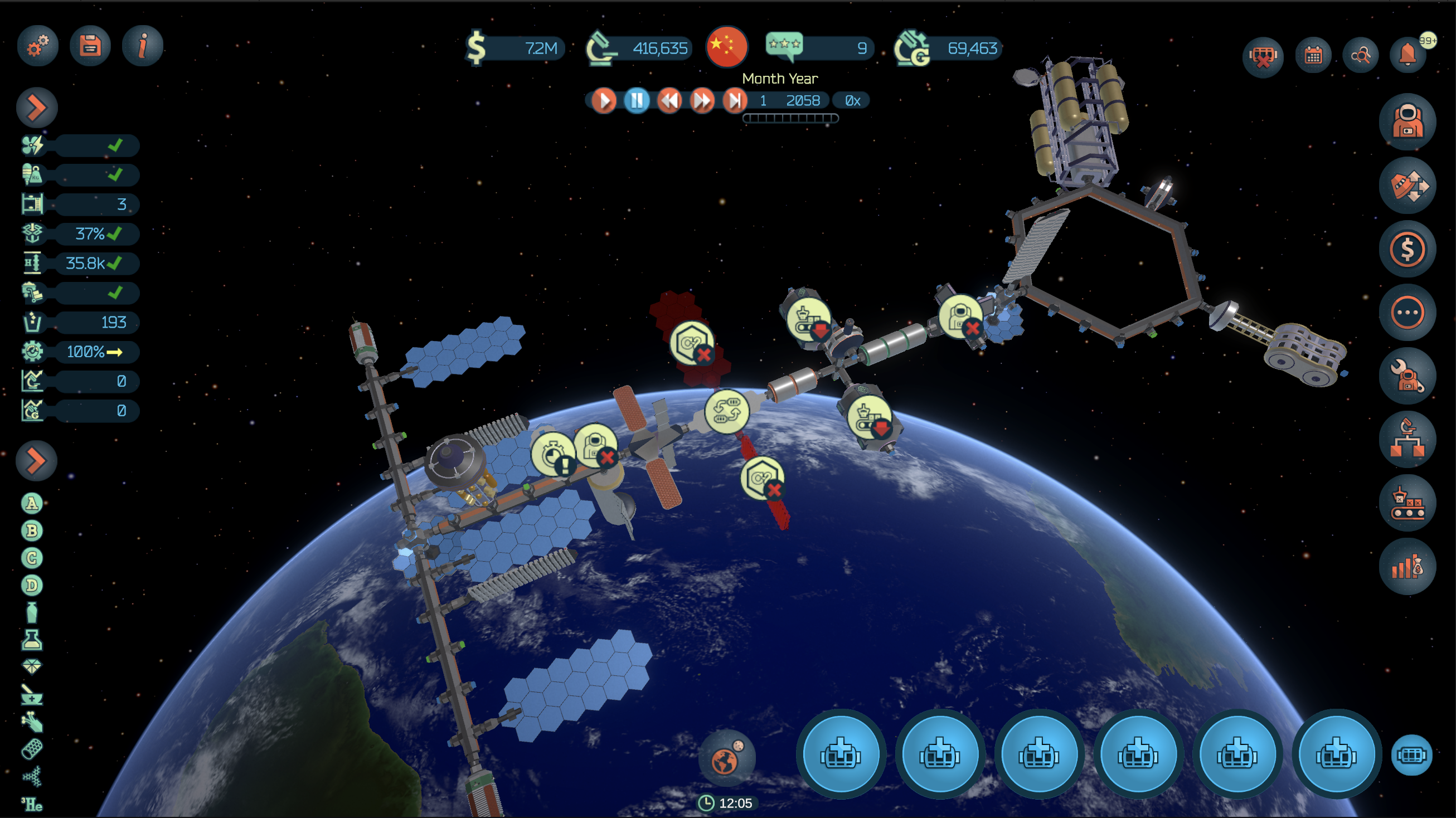Skip to next month
The height and width of the screenshot is (818, 1456).
click(735, 101)
